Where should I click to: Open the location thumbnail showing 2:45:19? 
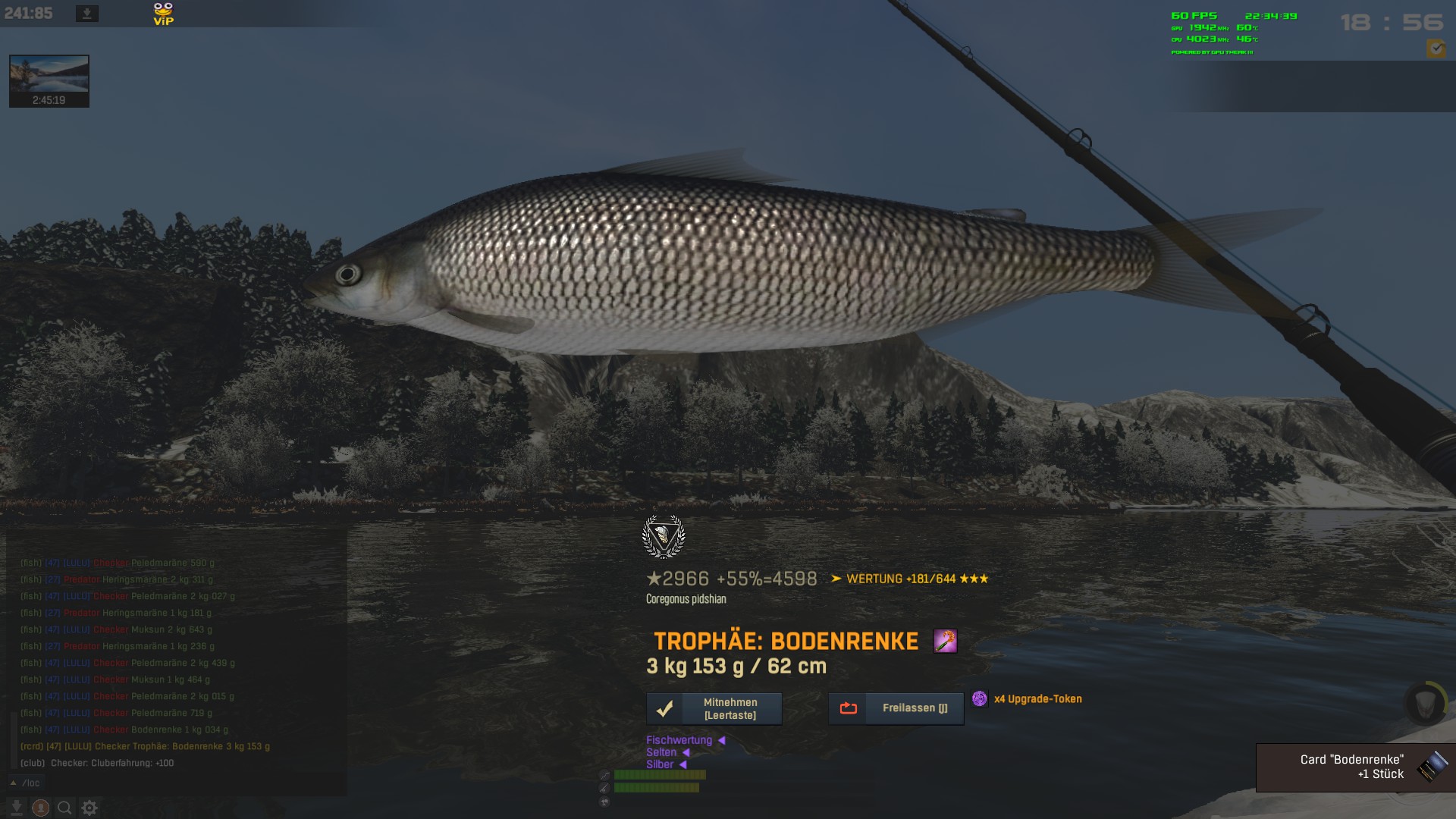(x=49, y=80)
